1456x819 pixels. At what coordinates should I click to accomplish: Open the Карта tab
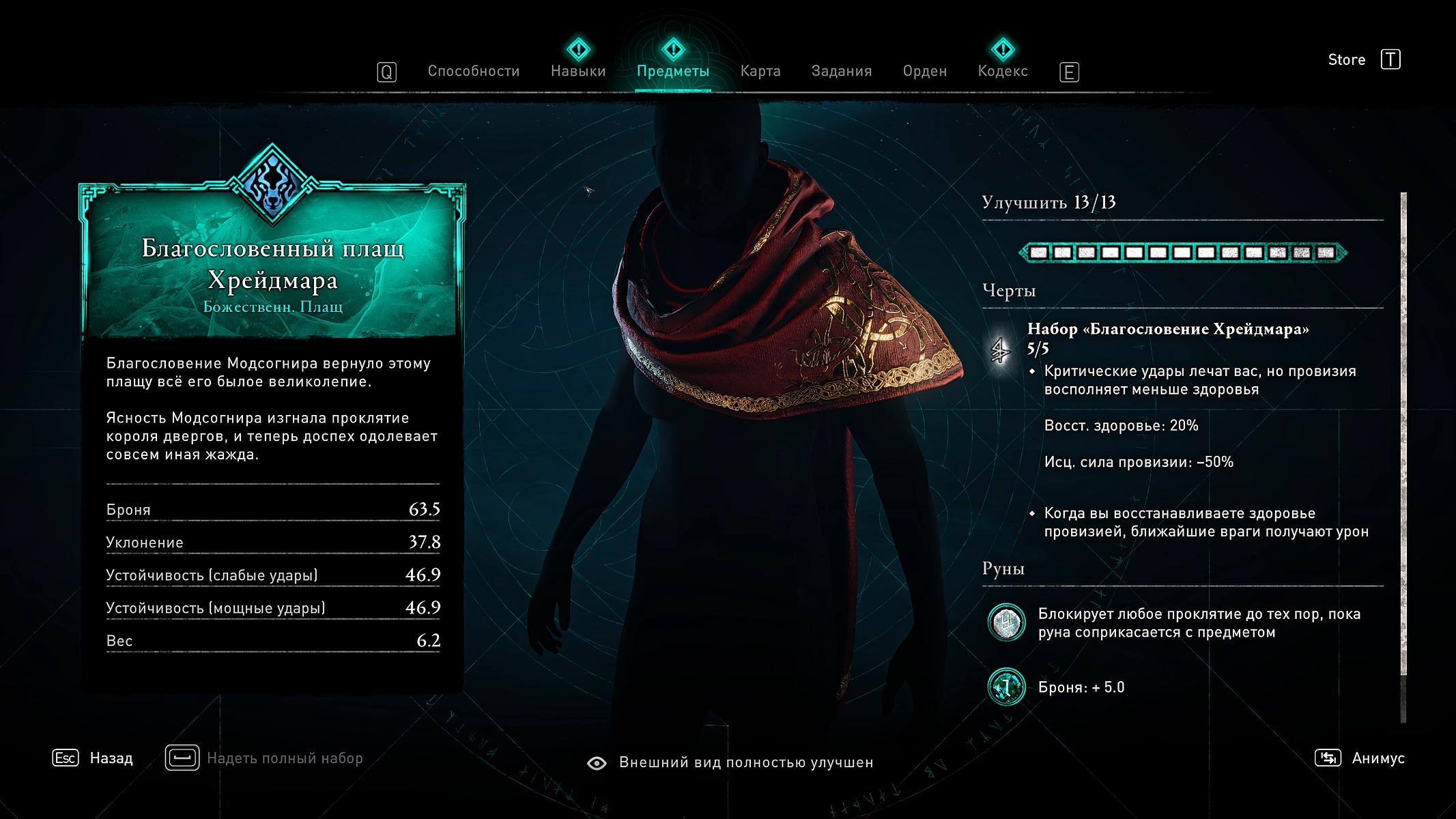760,71
